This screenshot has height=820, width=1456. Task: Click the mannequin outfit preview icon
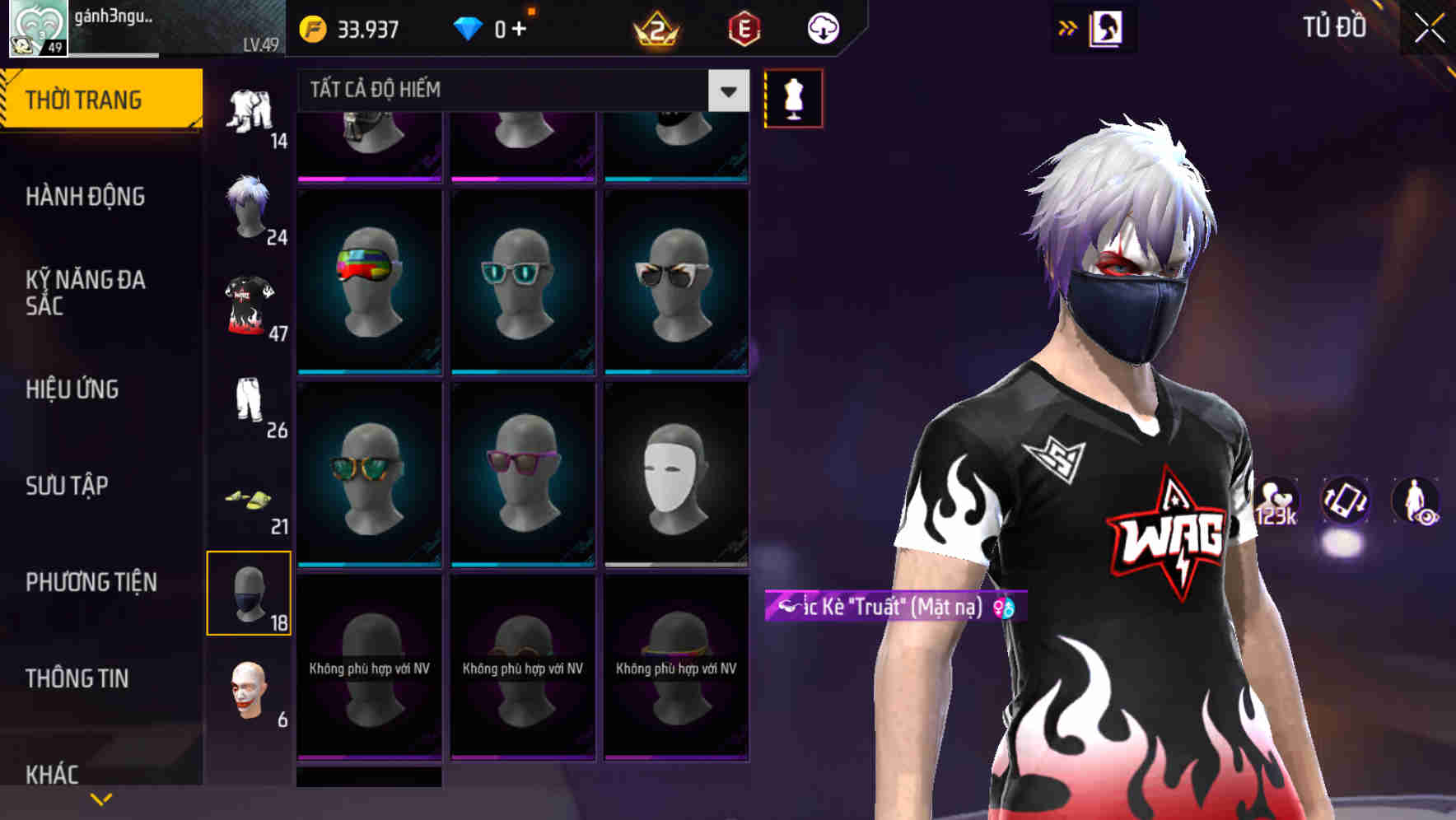793,97
